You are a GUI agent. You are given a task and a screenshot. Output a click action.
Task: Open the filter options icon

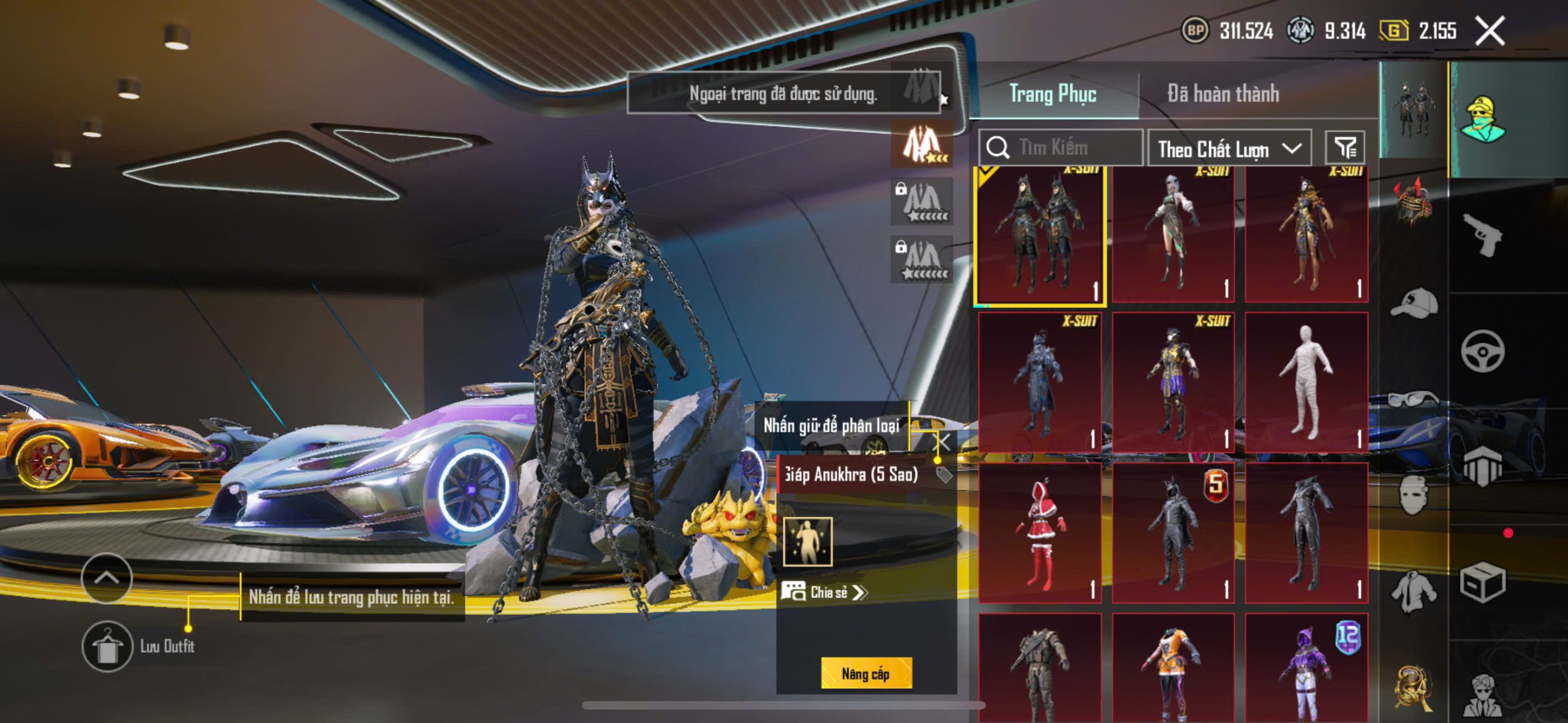pyautogui.click(x=1345, y=148)
